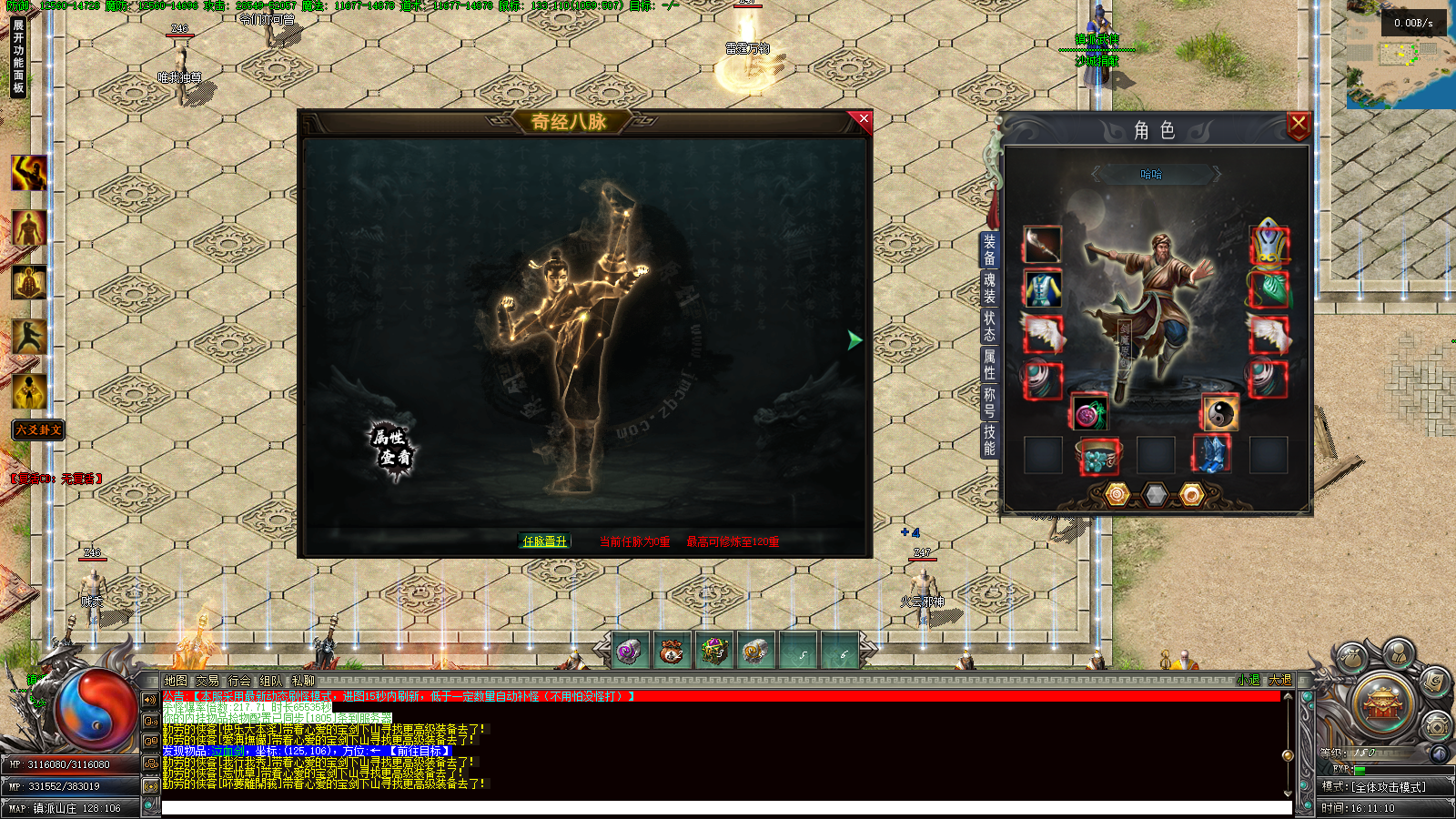Select the yin-yang talisman equipment slot
1456x819 pixels.
tap(1219, 413)
